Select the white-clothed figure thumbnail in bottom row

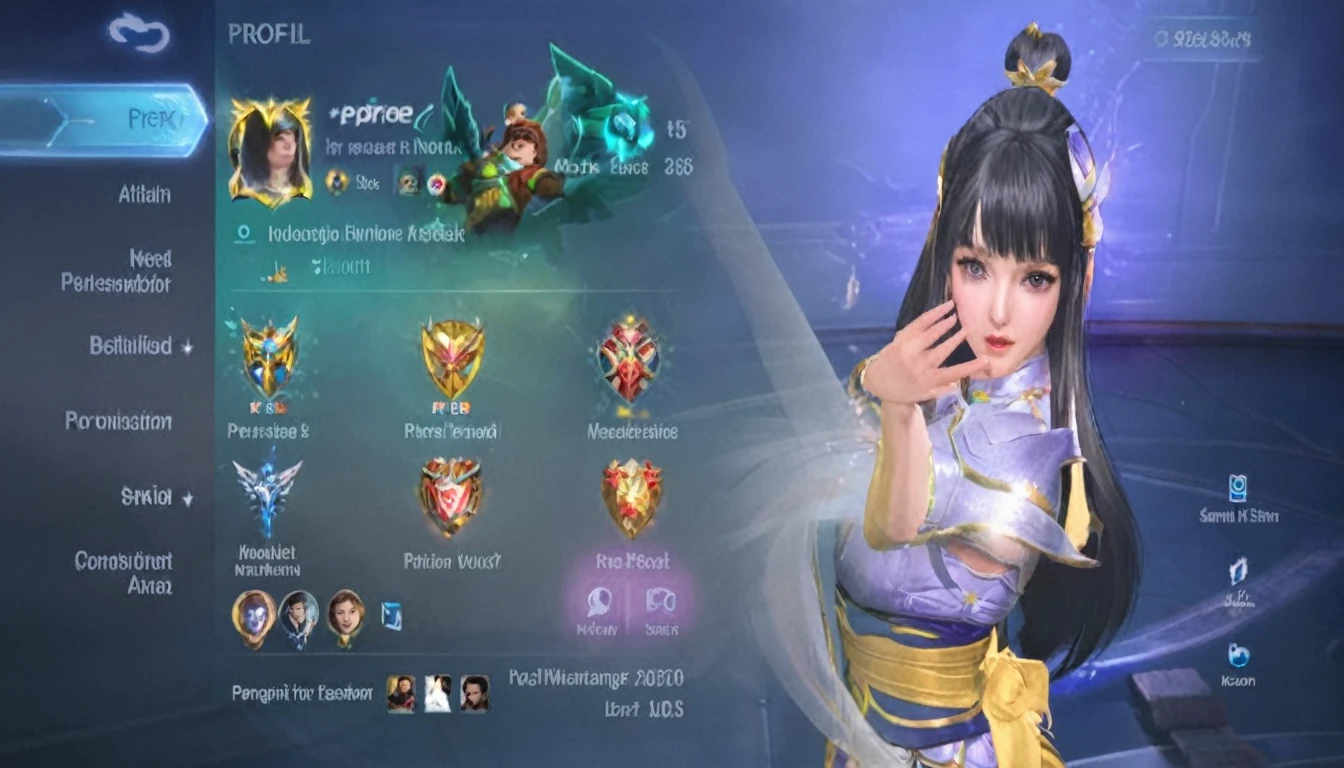(x=437, y=693)
